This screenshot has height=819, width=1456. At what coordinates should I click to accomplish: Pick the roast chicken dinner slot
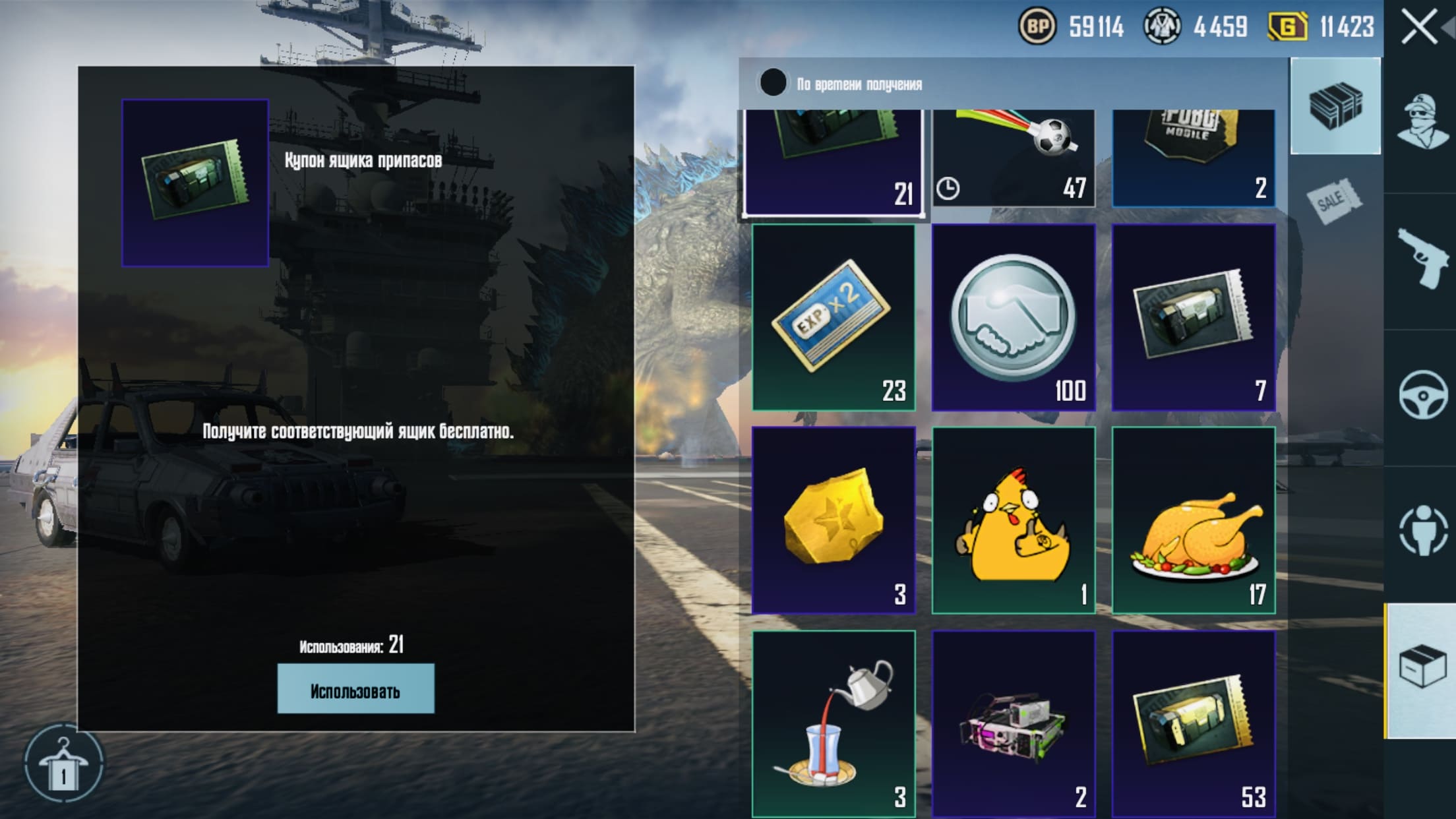point(1194,520)
